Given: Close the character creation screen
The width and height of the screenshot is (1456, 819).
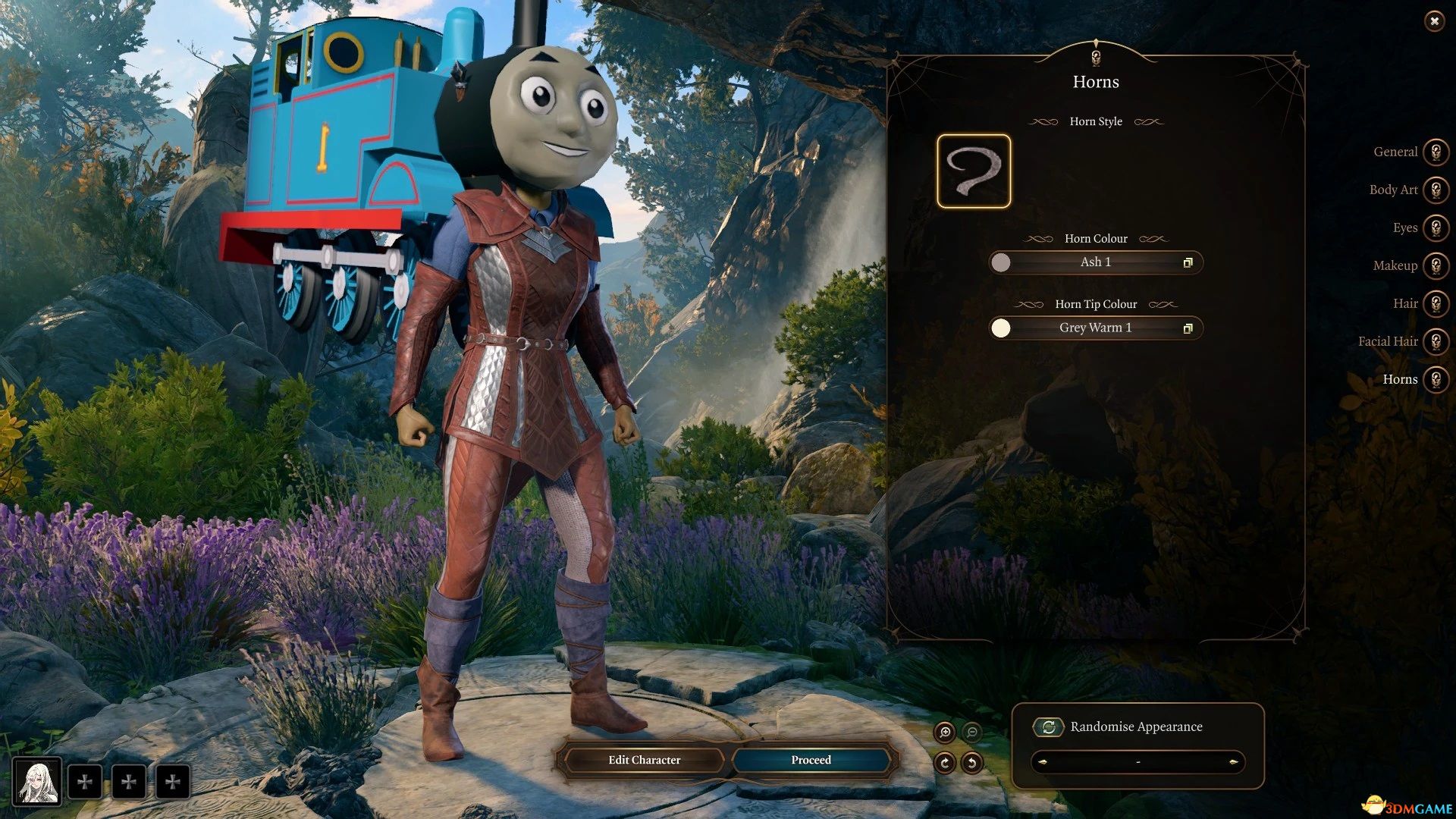Looking at the screenshot, I should 1434,21.
